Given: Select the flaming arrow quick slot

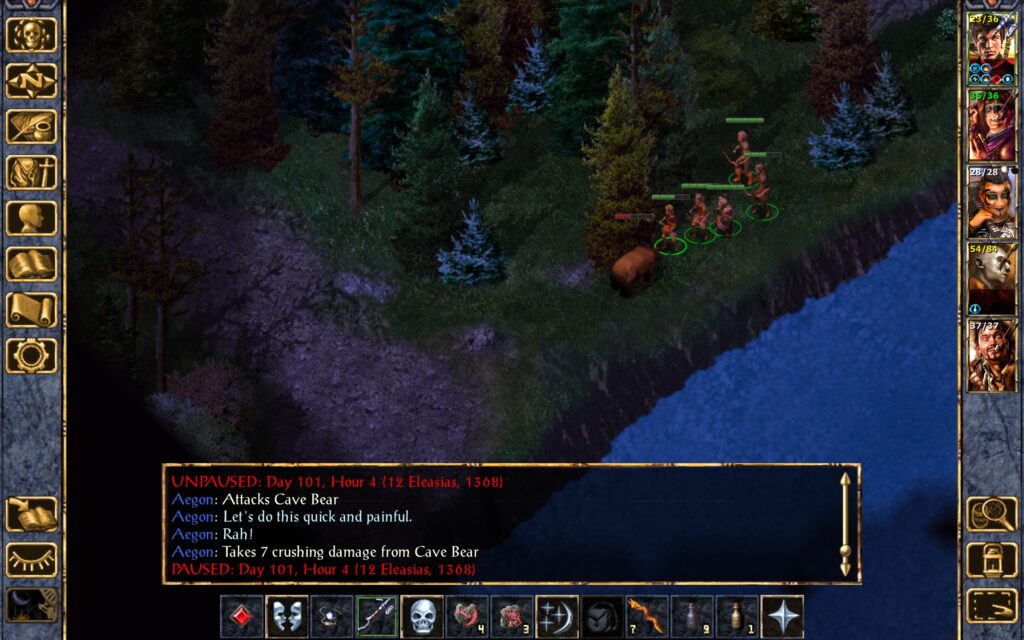Looking at the screenshot, I should point(647,617).
